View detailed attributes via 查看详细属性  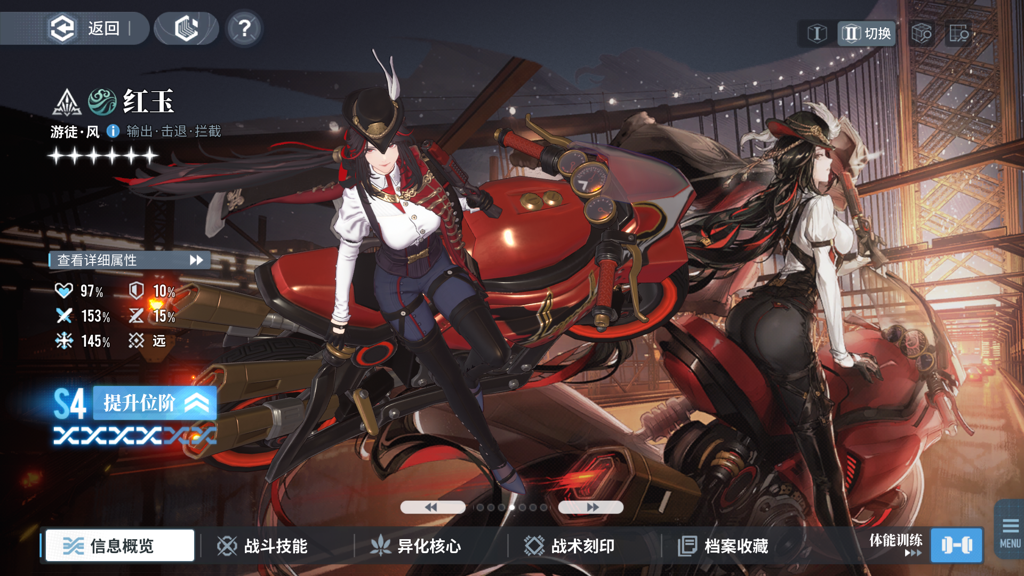[x=130, y=260]
